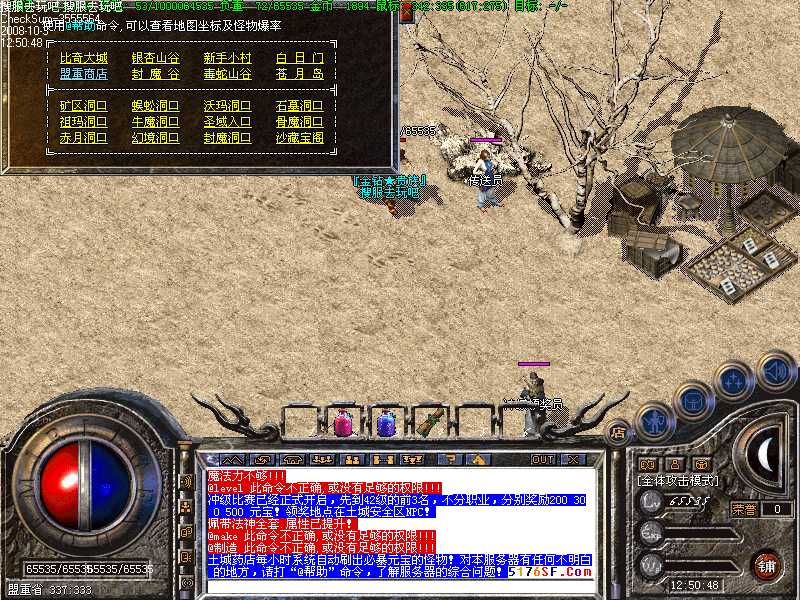The height and width of the screenshot is (600, 800).
Task: Teleport to 比奇大城
Action: pos(83,58)
